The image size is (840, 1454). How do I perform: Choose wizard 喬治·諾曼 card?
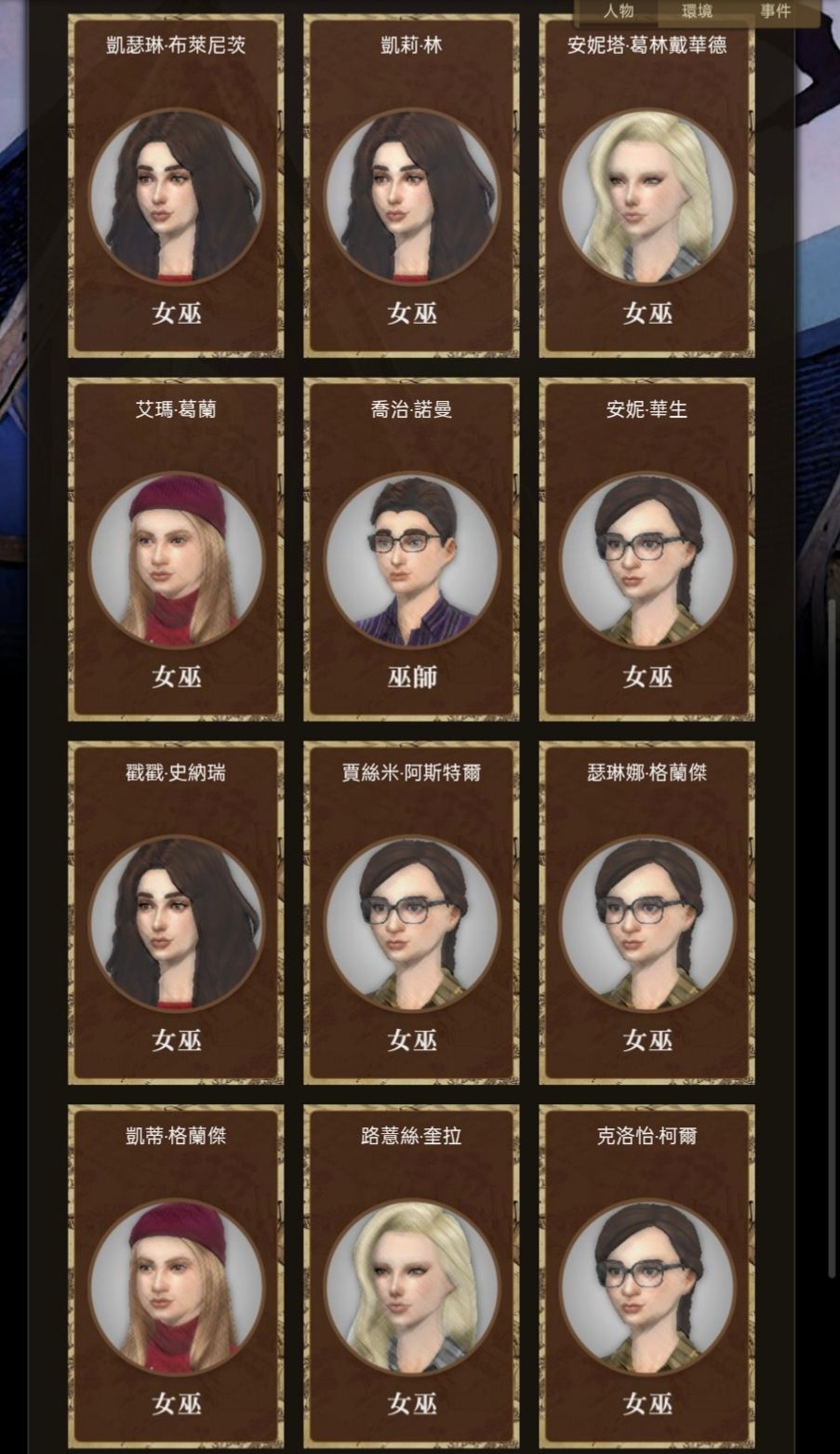point(411,549)
